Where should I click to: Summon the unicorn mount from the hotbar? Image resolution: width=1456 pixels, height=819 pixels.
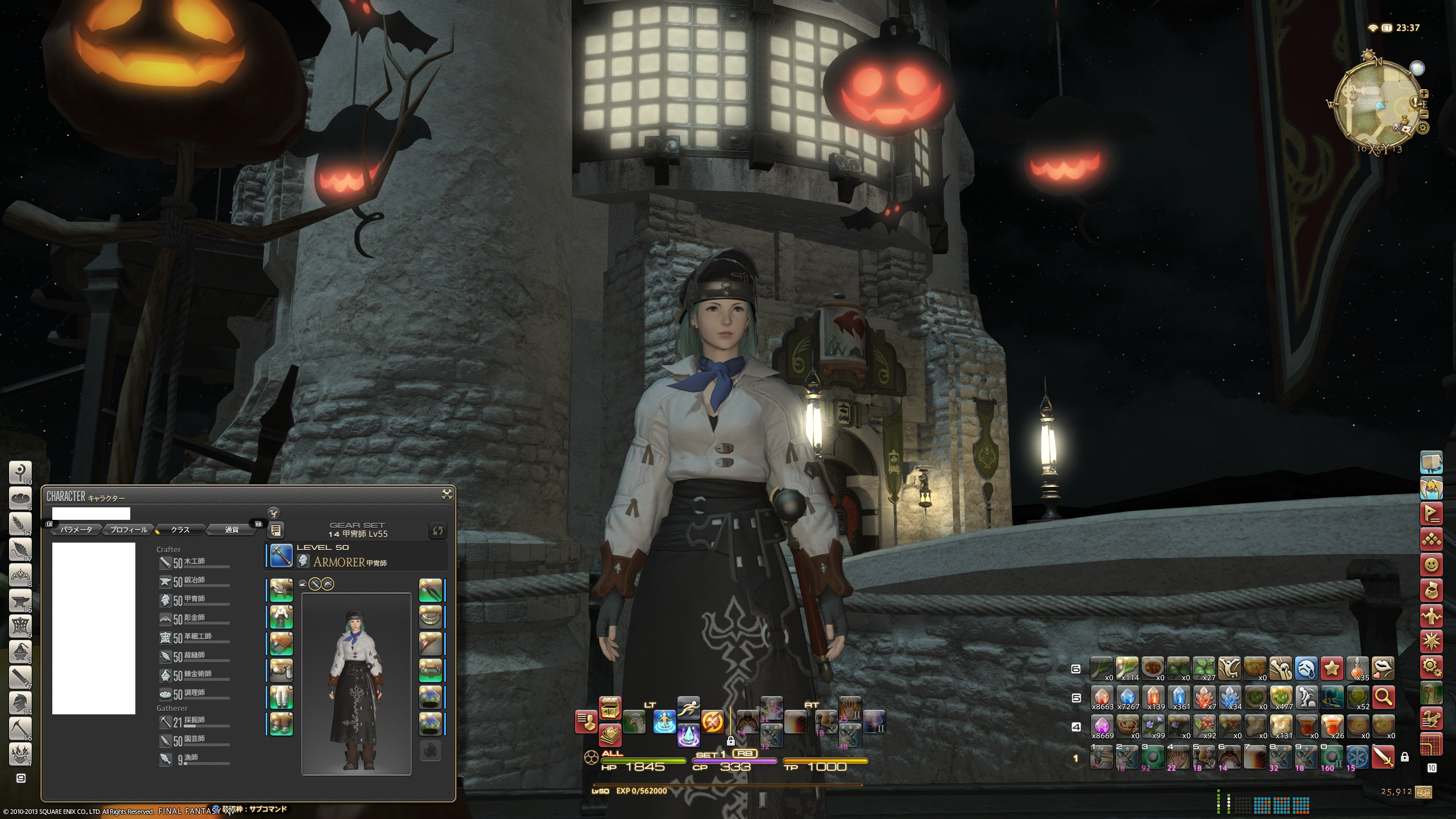(635, 722)
